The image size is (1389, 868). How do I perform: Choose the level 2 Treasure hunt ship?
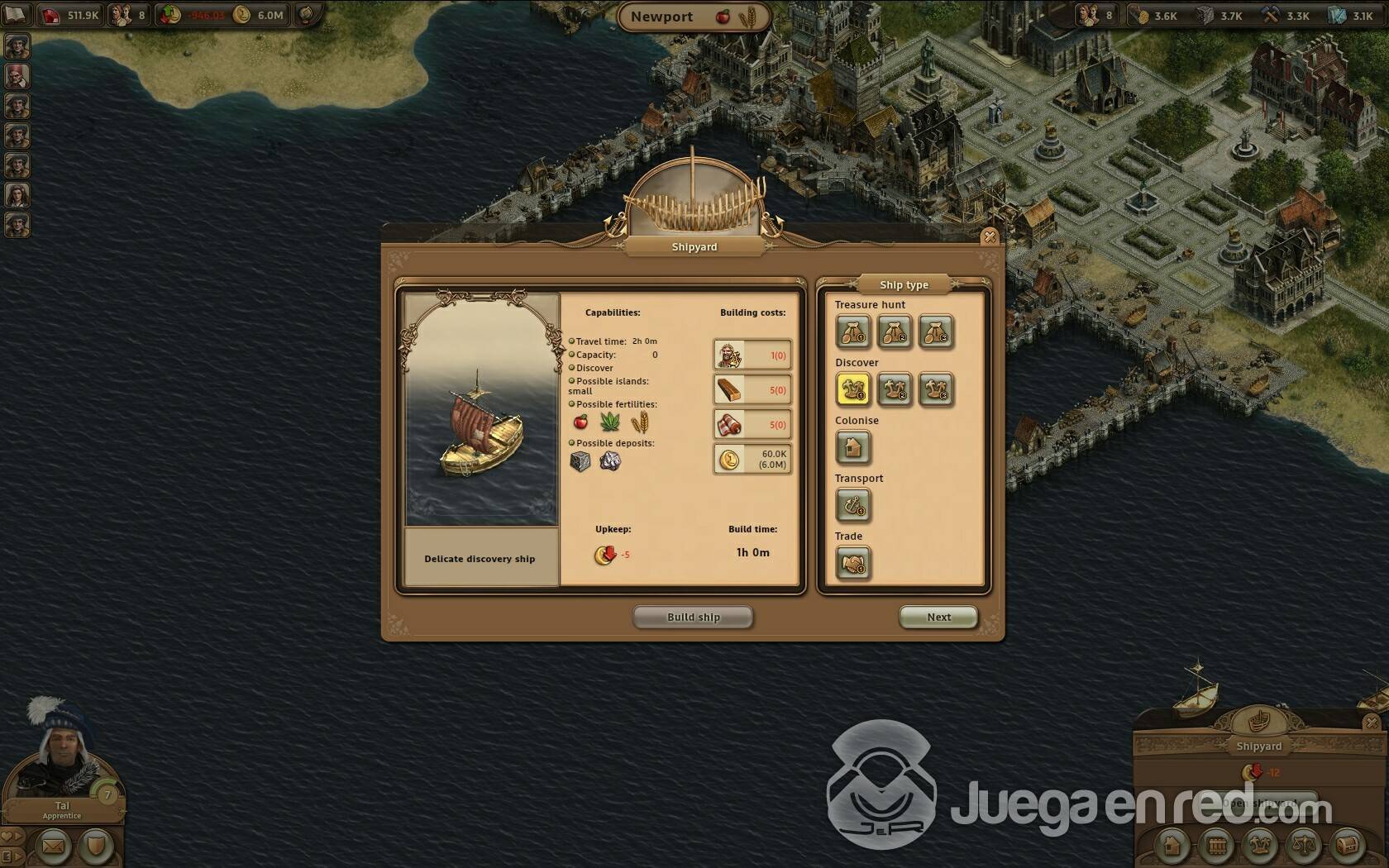[895, 332]
